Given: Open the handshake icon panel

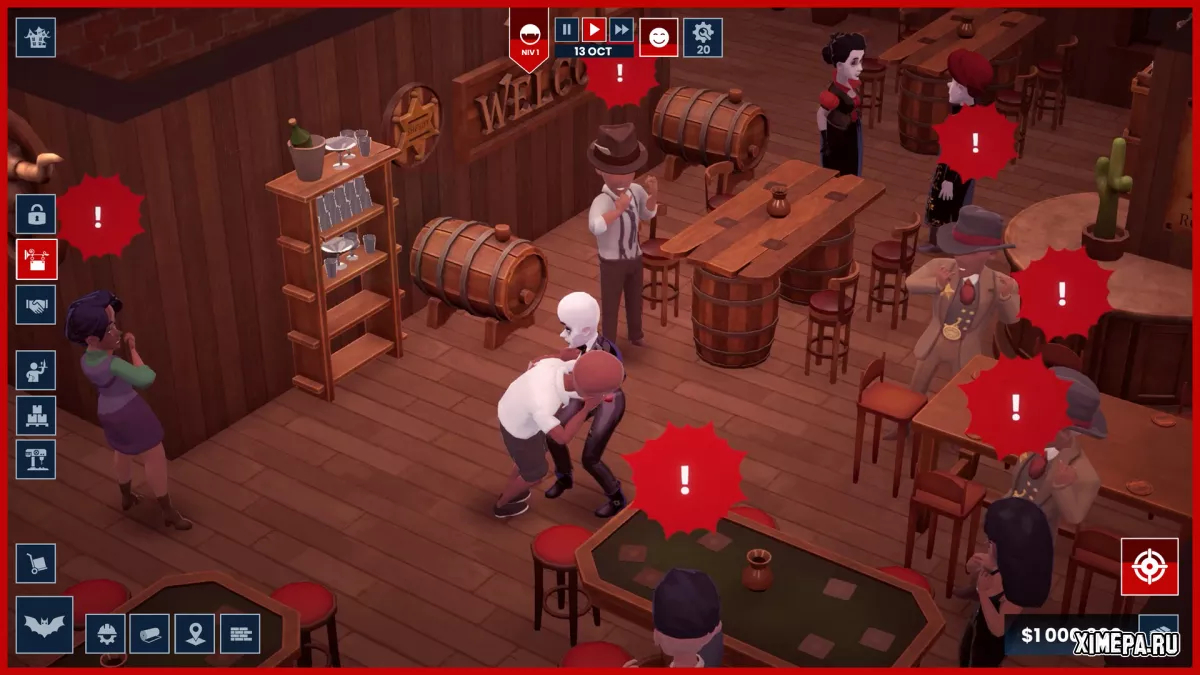Looking at the screenshot, I should coord(36,305).
